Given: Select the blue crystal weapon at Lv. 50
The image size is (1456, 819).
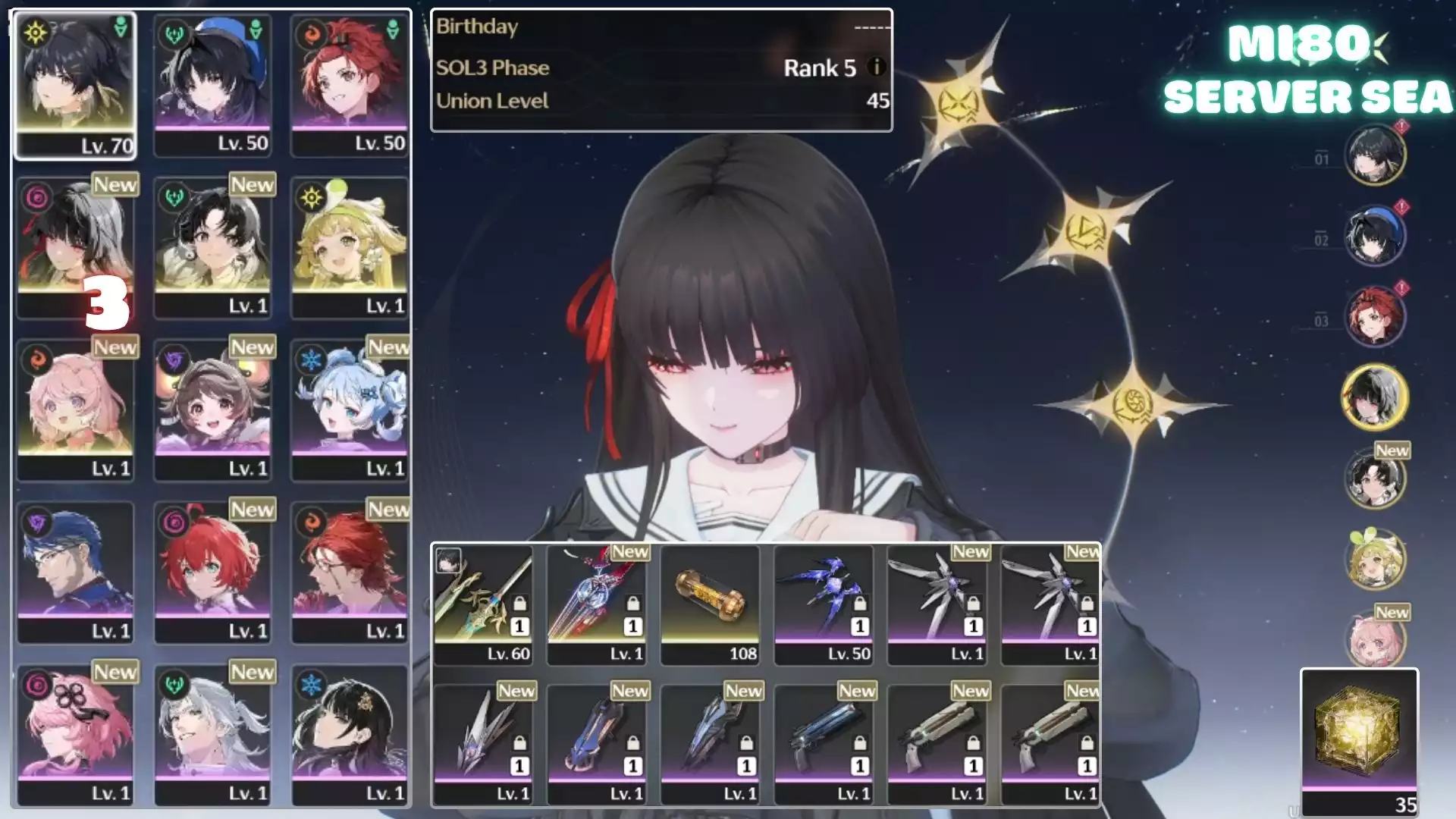Looking at the screenshot, I should click(x=824, y=604).
